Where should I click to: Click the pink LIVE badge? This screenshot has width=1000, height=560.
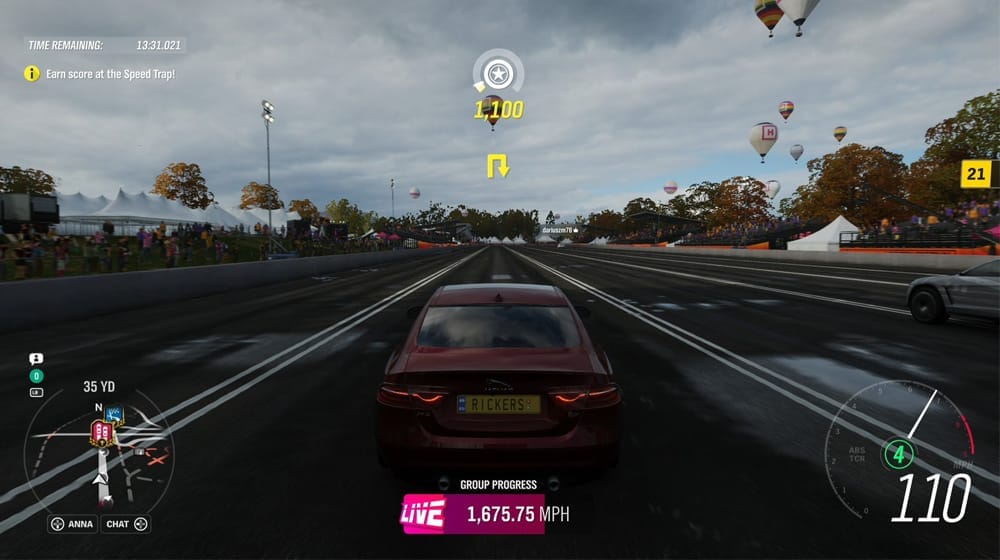tap(422, 514)
